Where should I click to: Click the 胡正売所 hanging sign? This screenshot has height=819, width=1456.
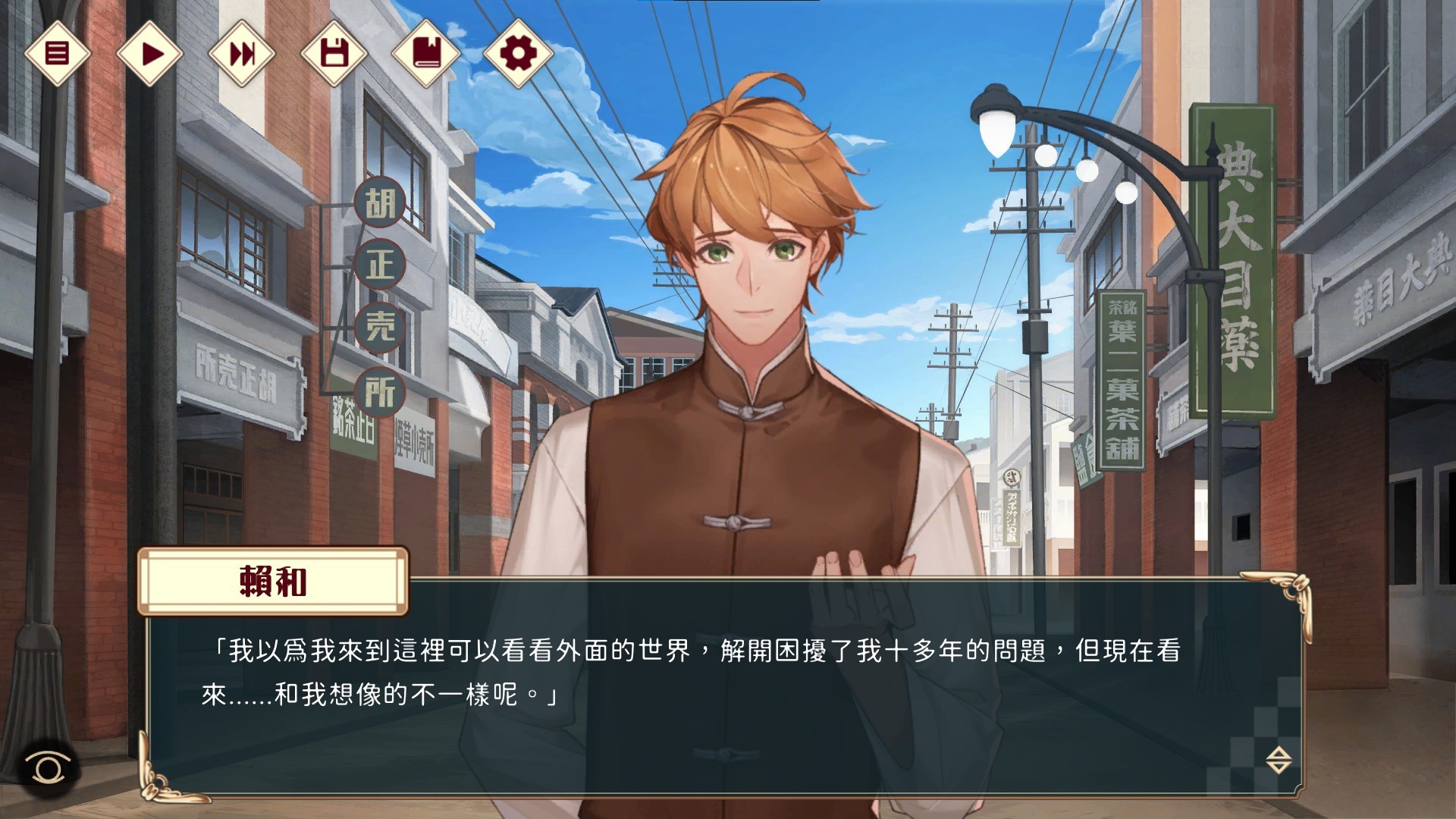(379, 296)
